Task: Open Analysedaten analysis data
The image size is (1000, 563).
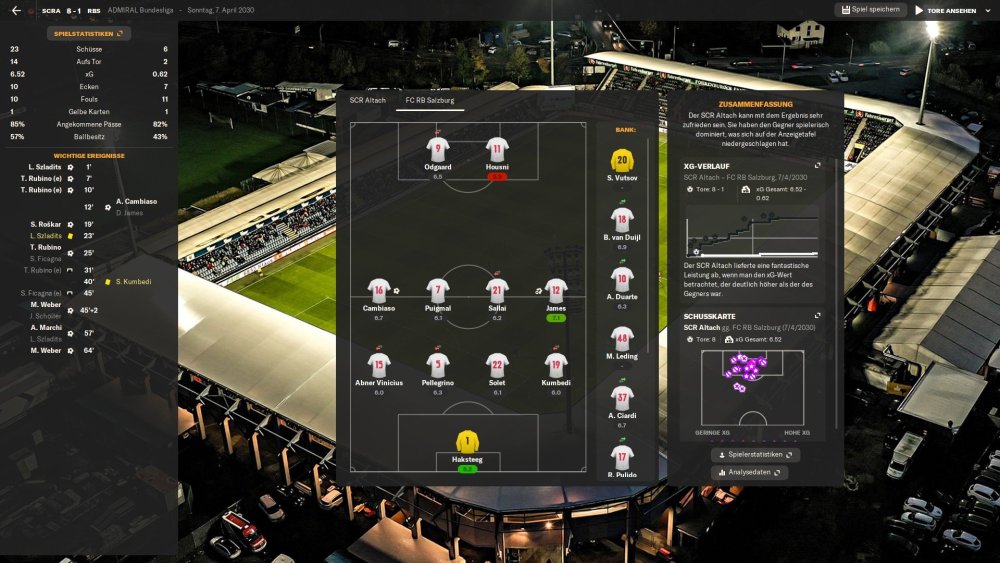Action: coord(750,472)
